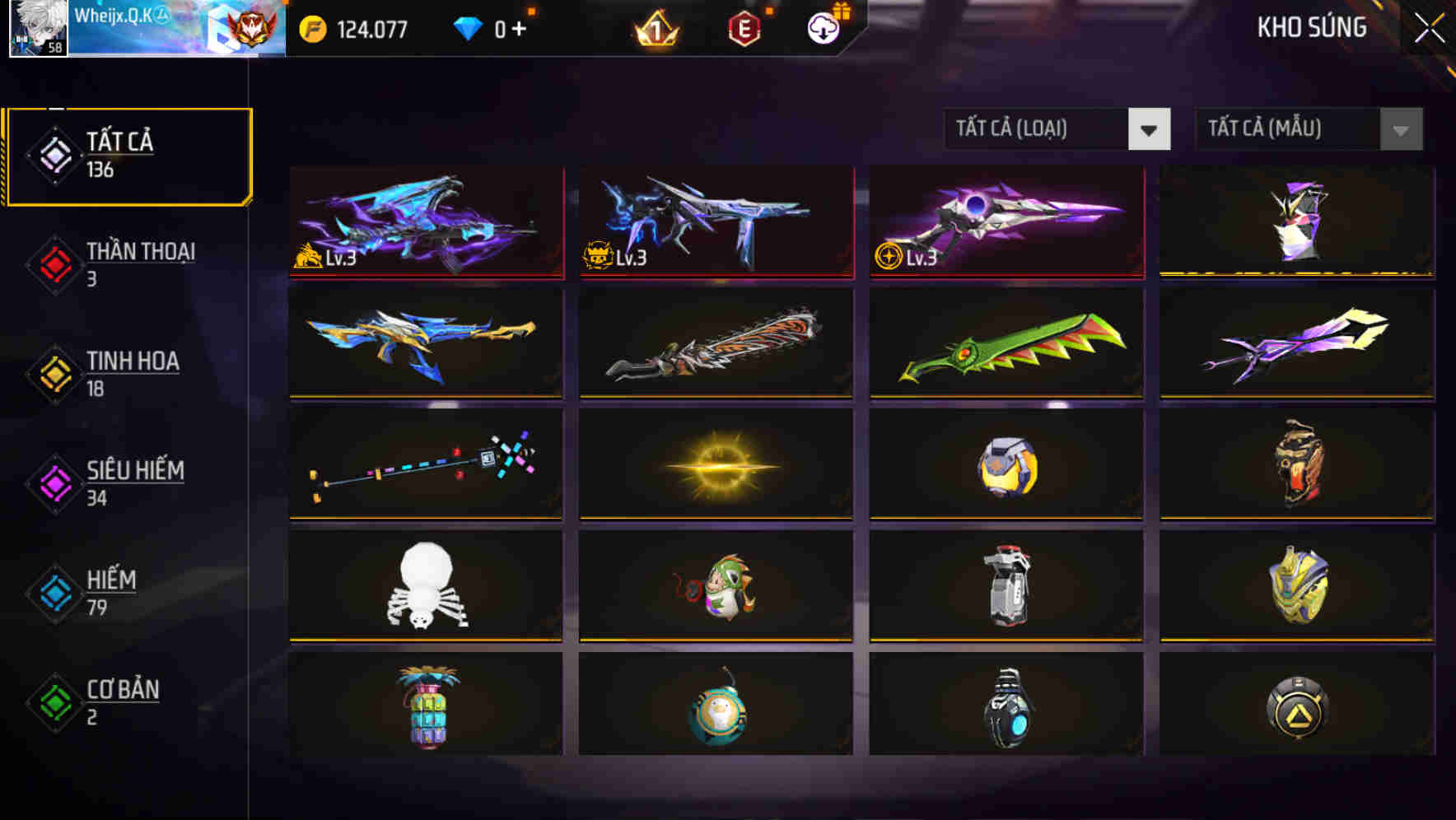This screenshot has height=820, width=1456.
Task: Click the diamond currency icon
Action: coord(466,27)
